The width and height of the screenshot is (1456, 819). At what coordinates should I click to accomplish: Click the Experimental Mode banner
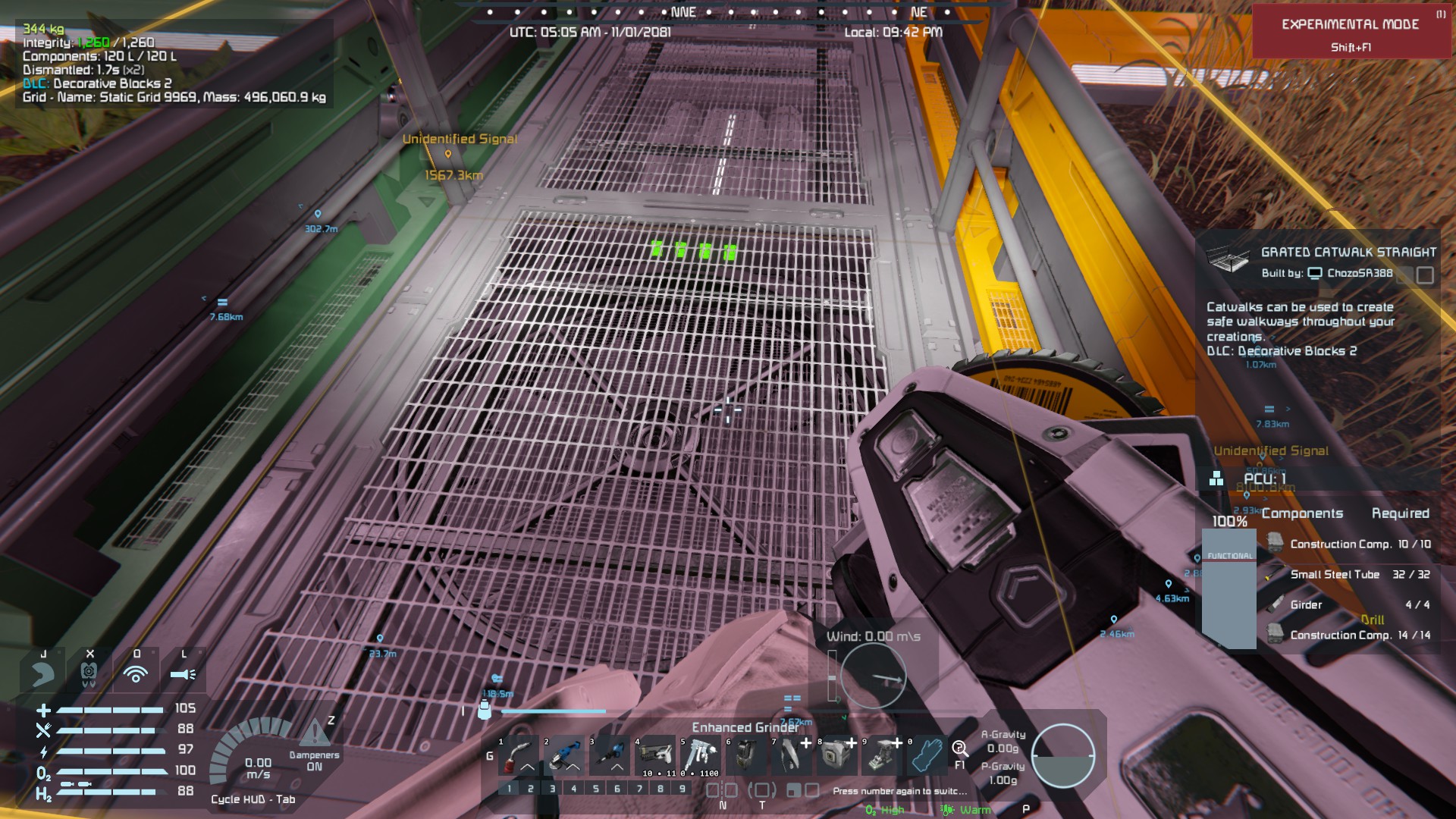coord(1350,32)
